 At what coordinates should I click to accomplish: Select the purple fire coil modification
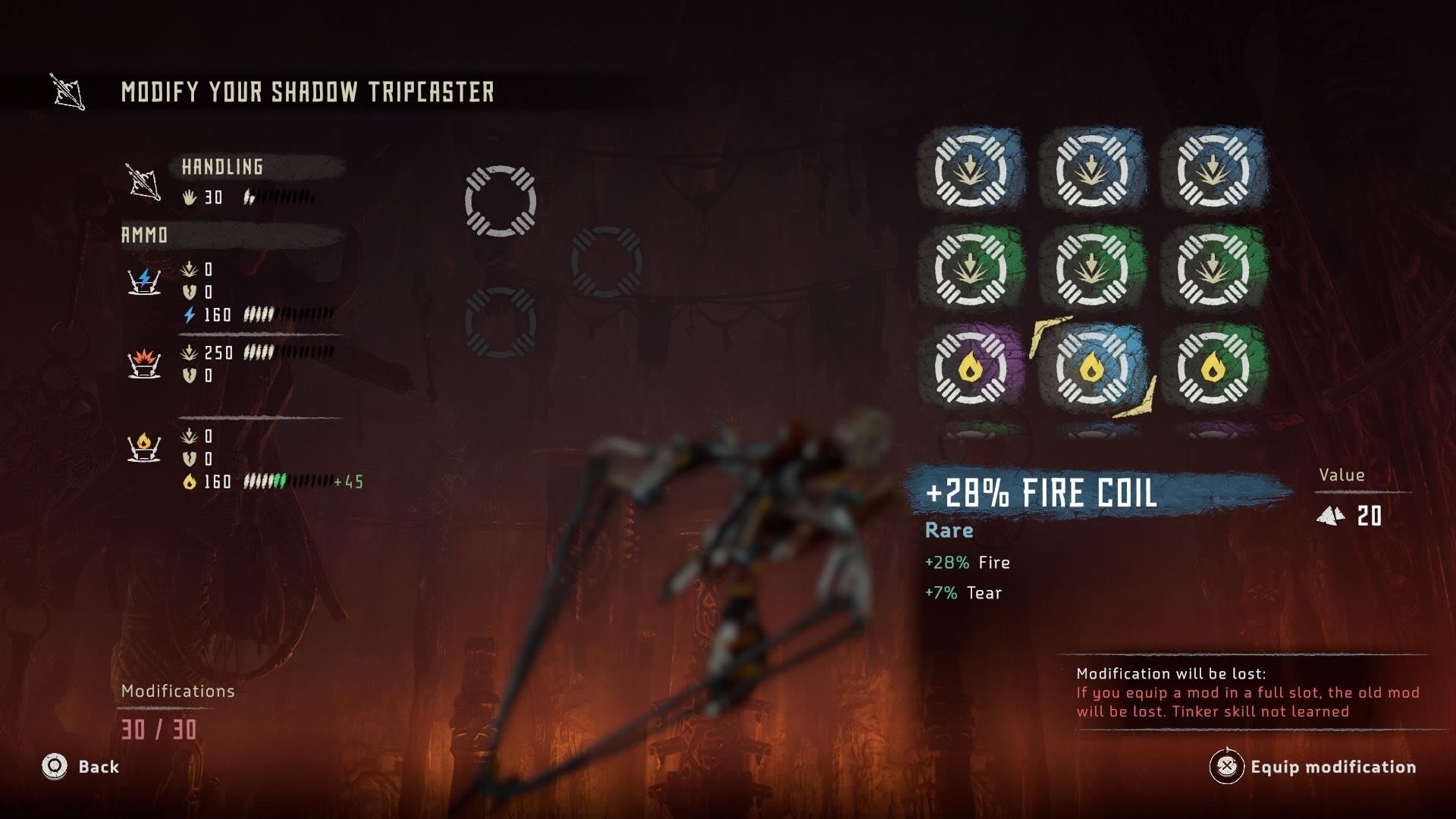pos(970,368)
